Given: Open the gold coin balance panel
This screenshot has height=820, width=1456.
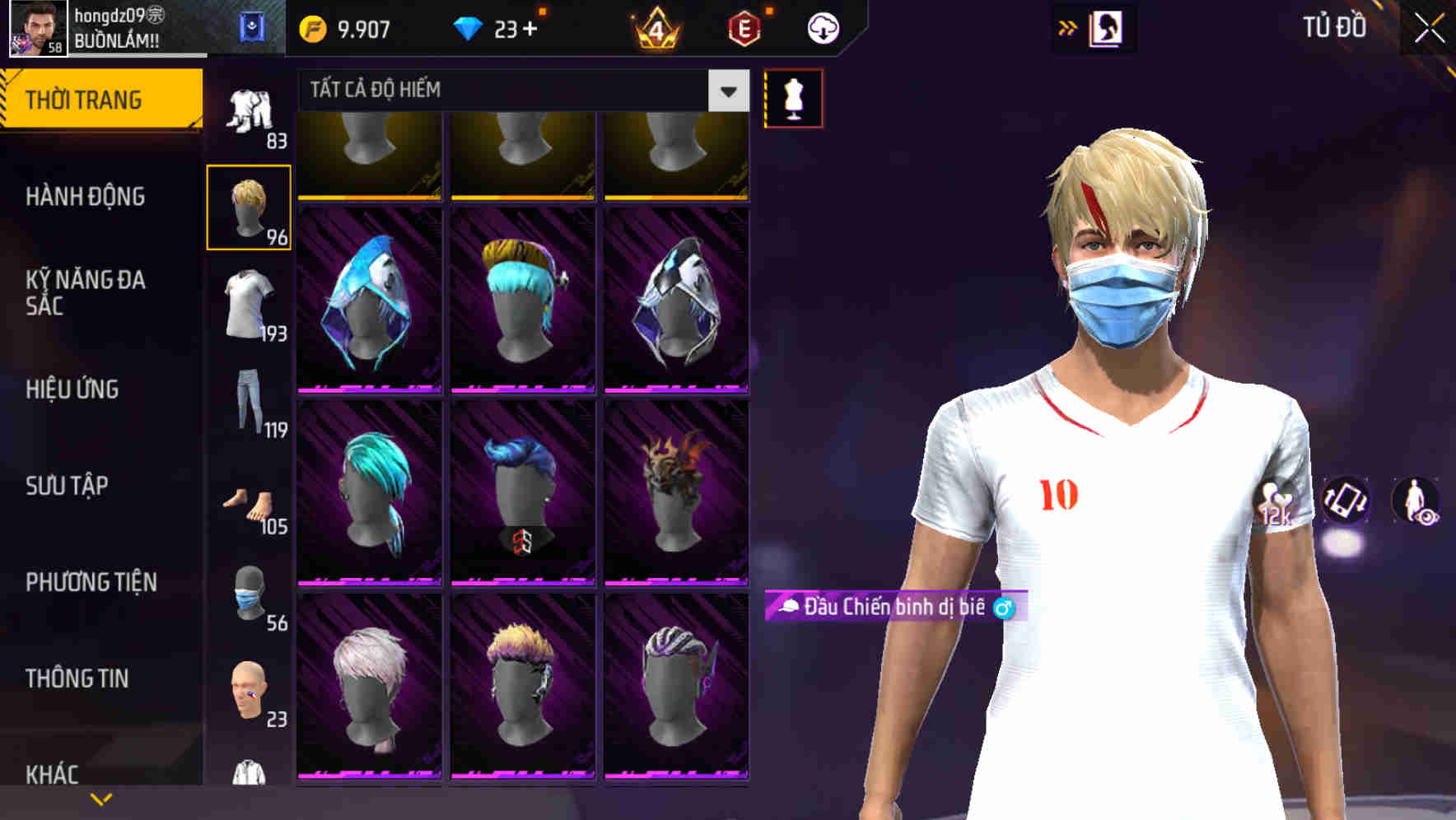Looking at the screenshot, I should tap(346, 28).
